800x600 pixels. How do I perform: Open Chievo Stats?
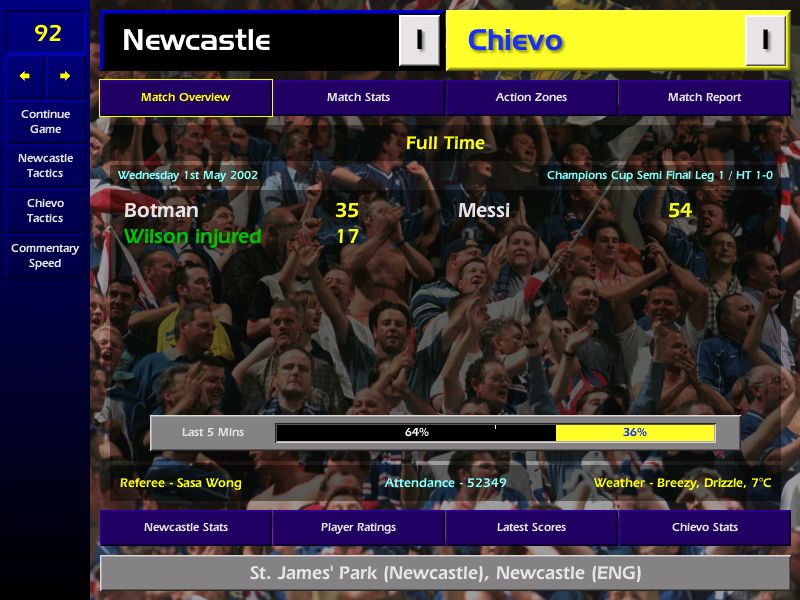[x=704, y=528]
